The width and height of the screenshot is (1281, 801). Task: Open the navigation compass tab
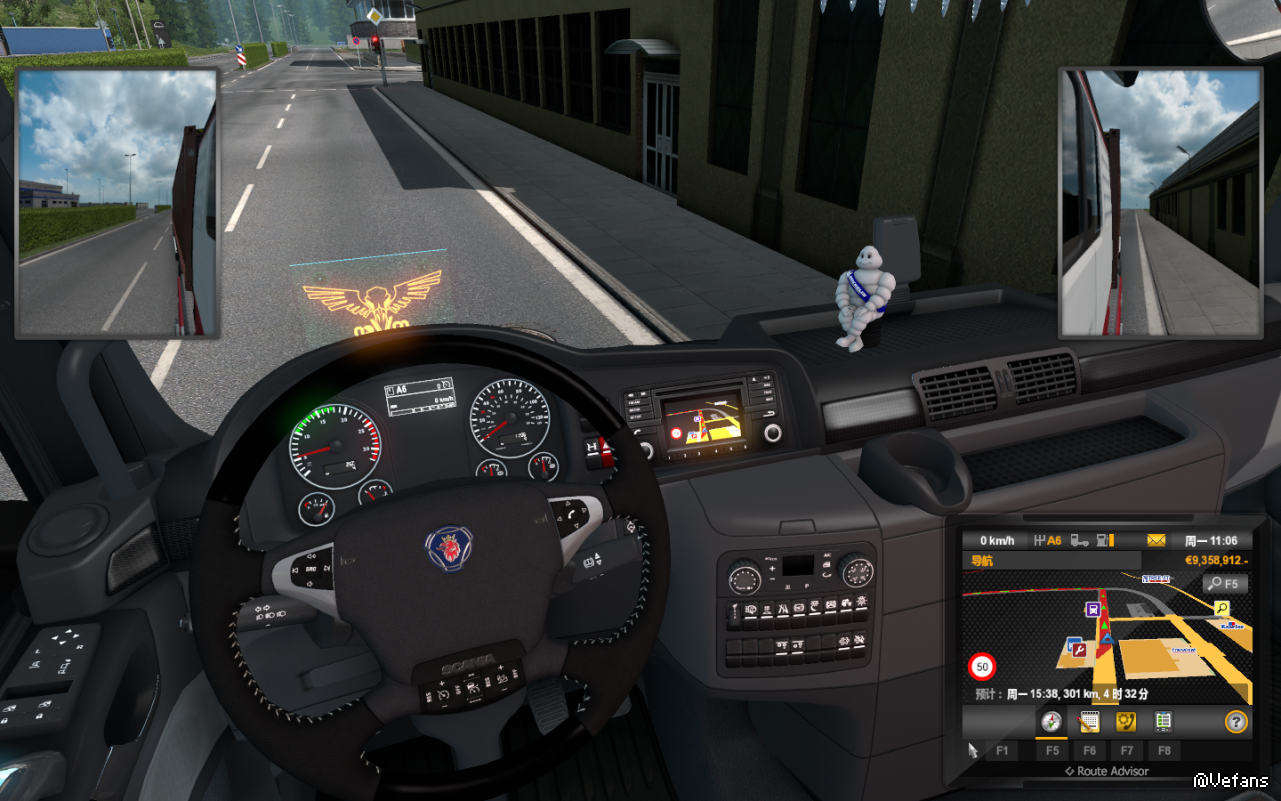coord(1051,721)
